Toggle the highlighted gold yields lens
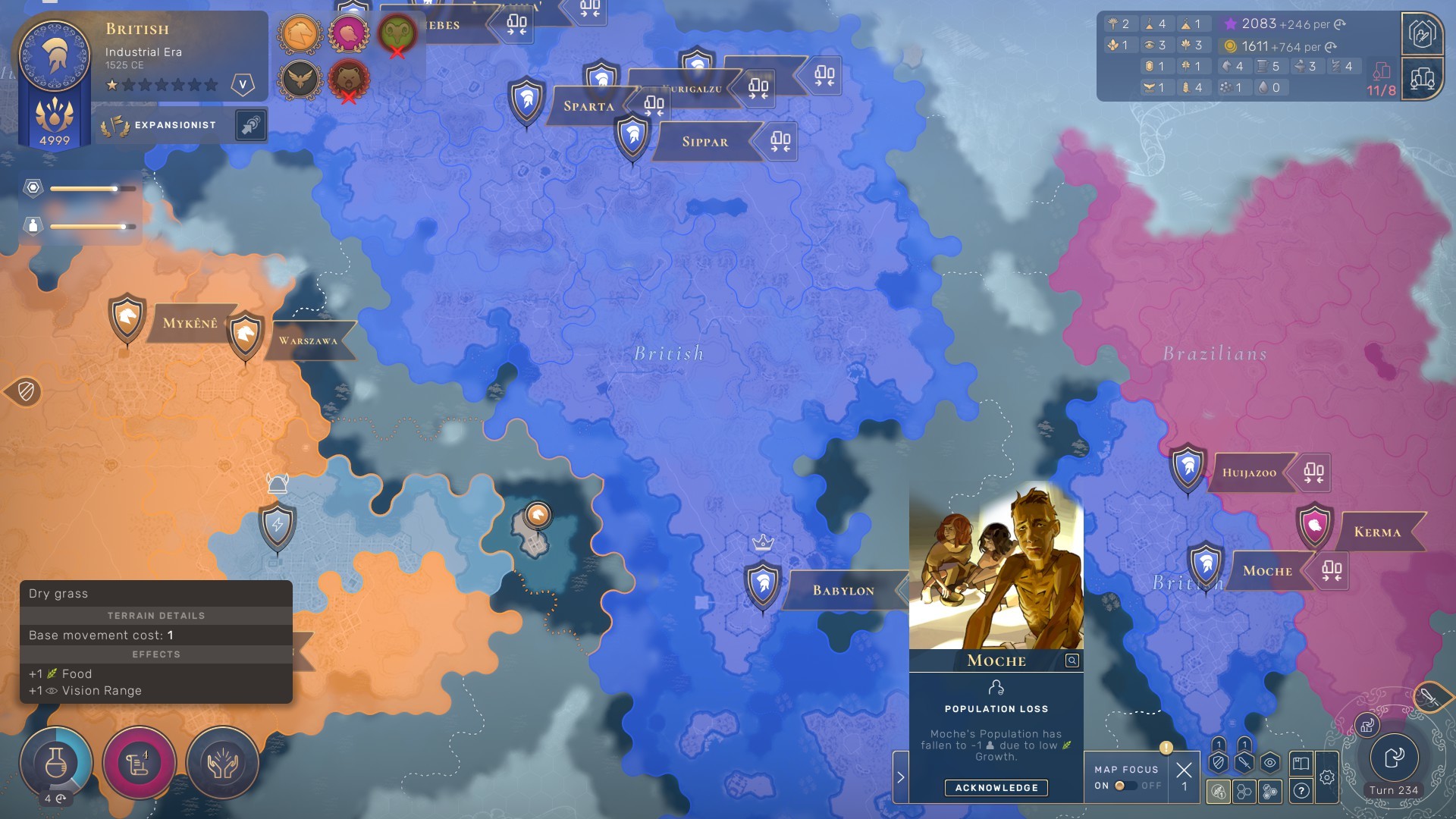 coord(1218,792)
